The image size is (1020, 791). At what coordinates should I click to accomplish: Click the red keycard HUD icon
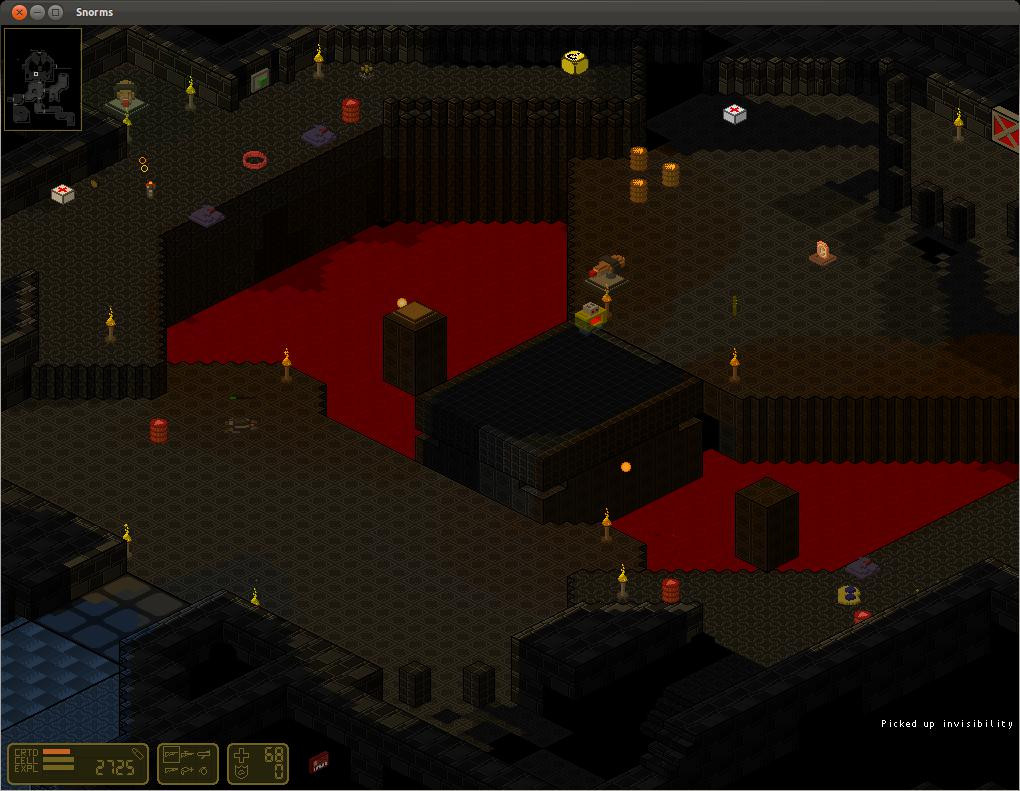(319, 764)
